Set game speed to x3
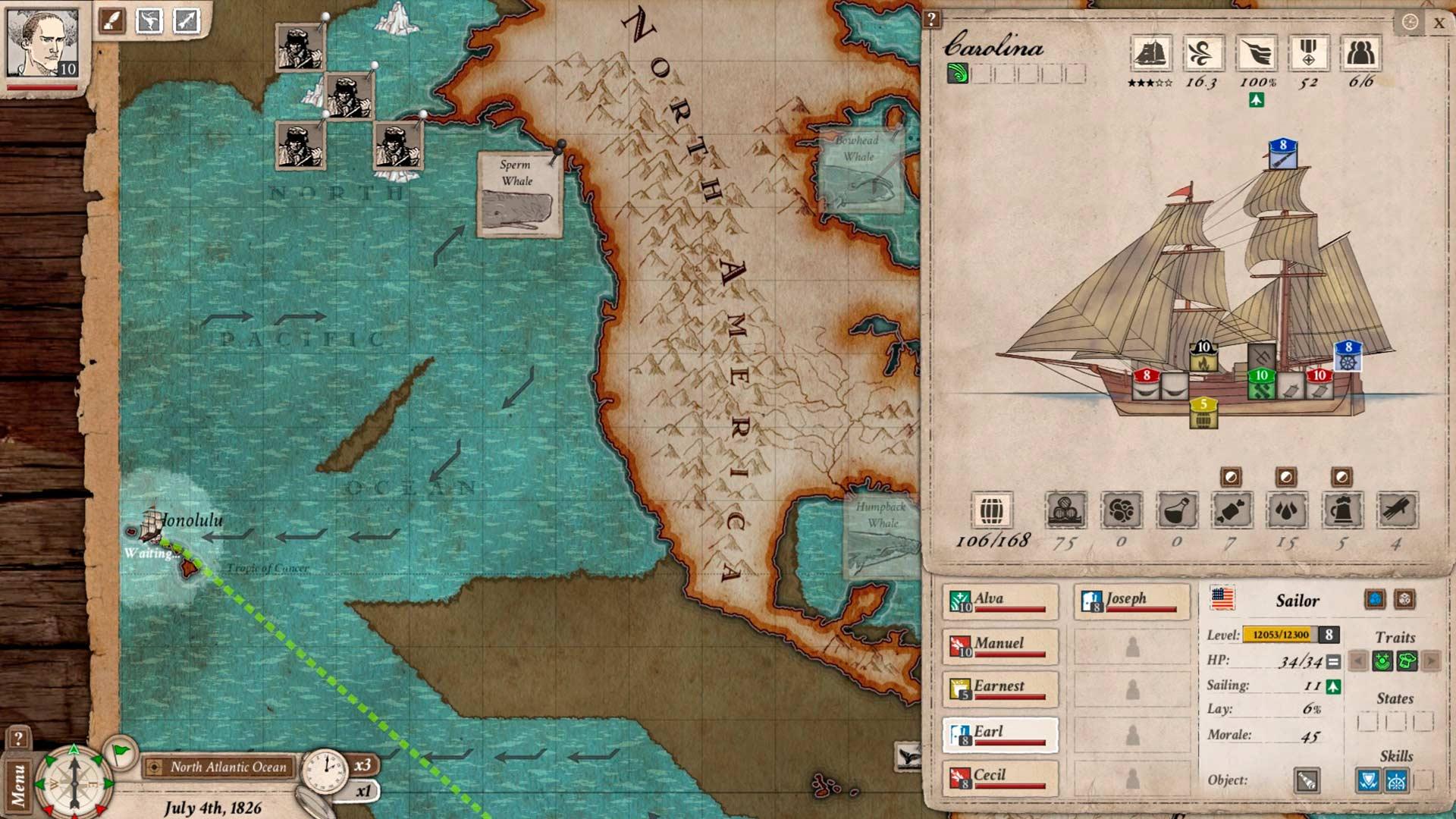1456x819 pixels. [x=362, y=764]
